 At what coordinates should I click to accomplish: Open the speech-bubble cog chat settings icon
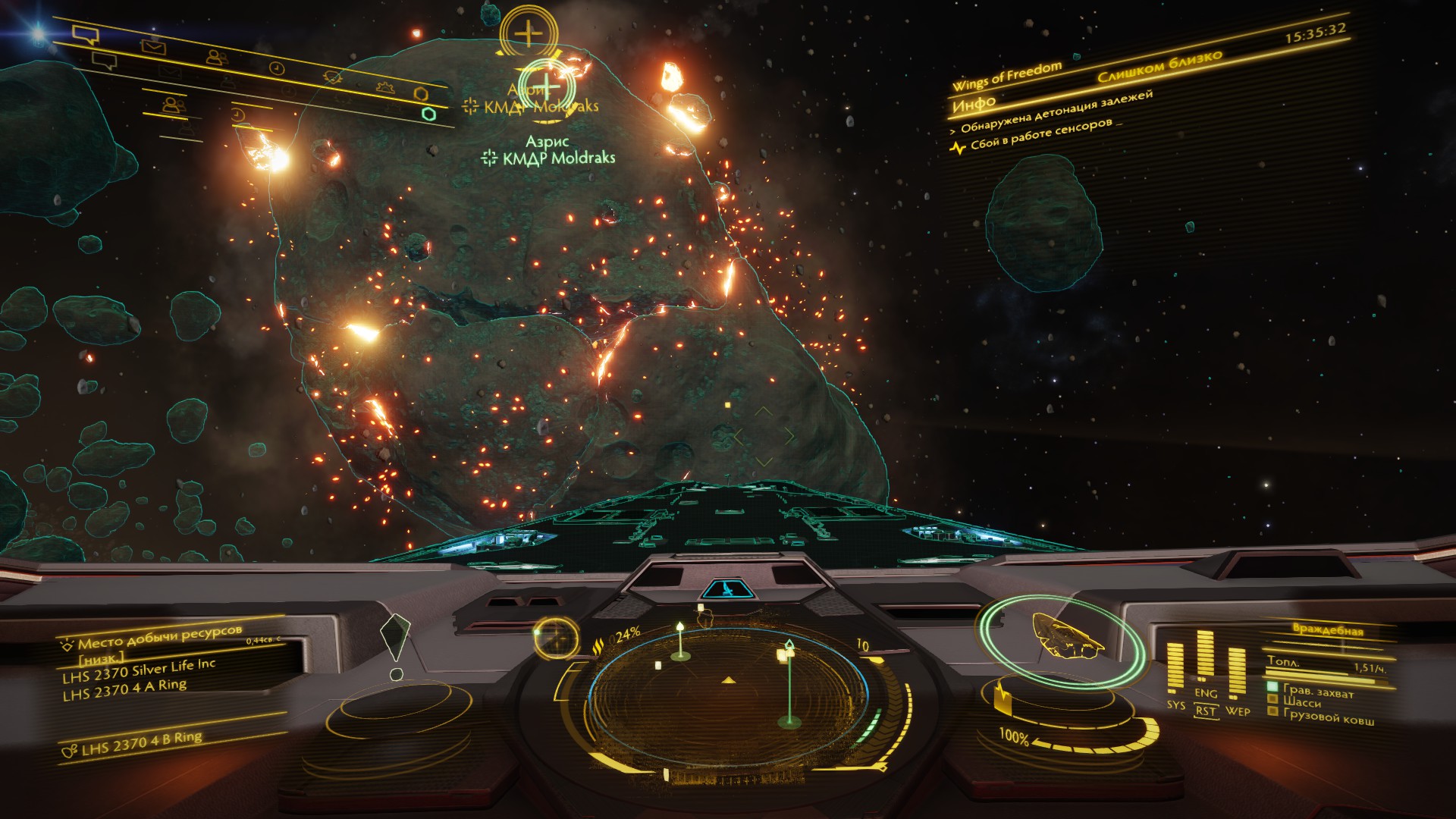pyautogui.click(x=331, y=77)
